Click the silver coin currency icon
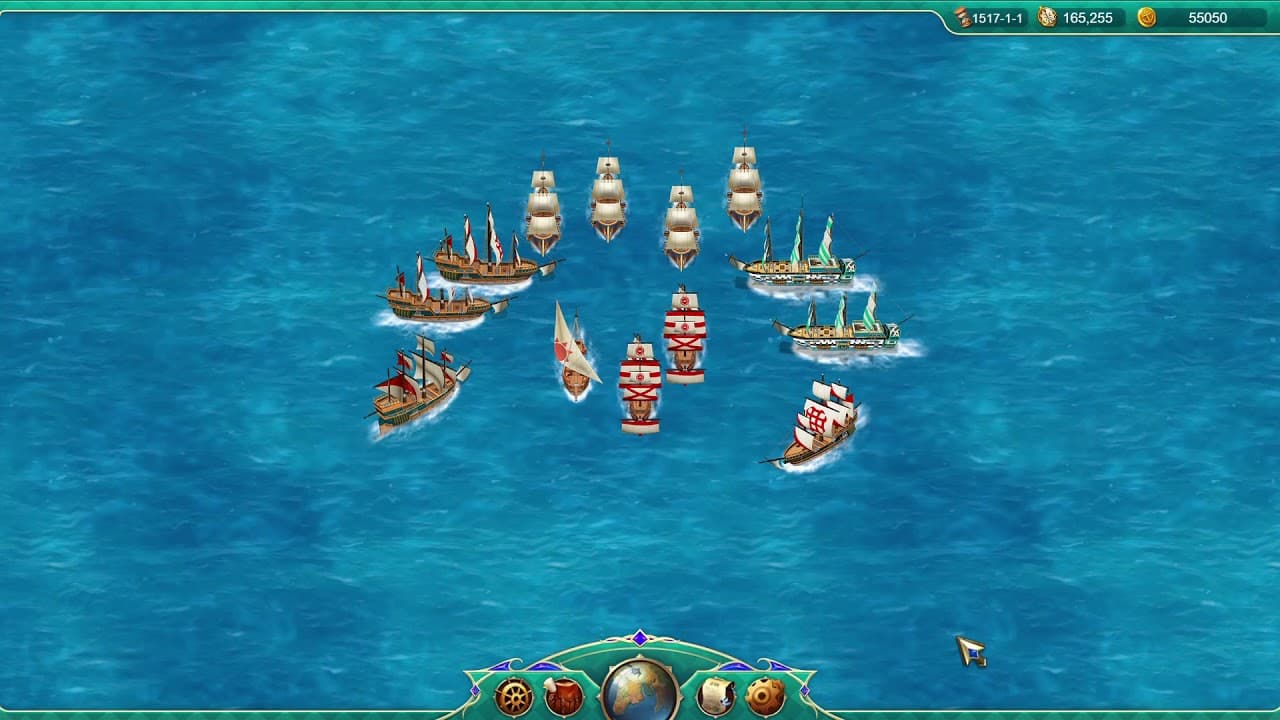This screenshot has width=1280, height=720. pos(1048,17)
